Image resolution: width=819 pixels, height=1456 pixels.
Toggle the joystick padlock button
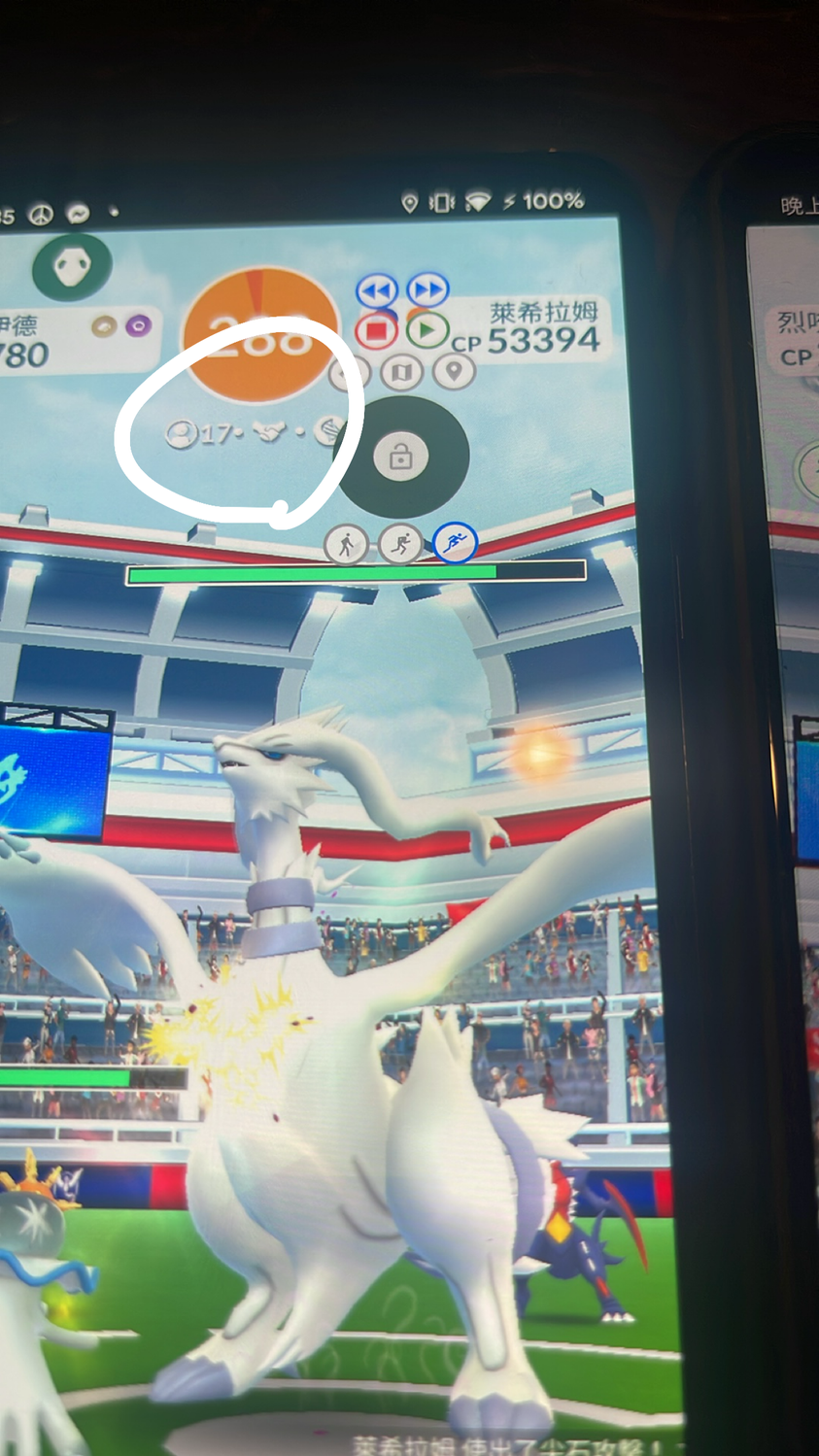point(400,456)
